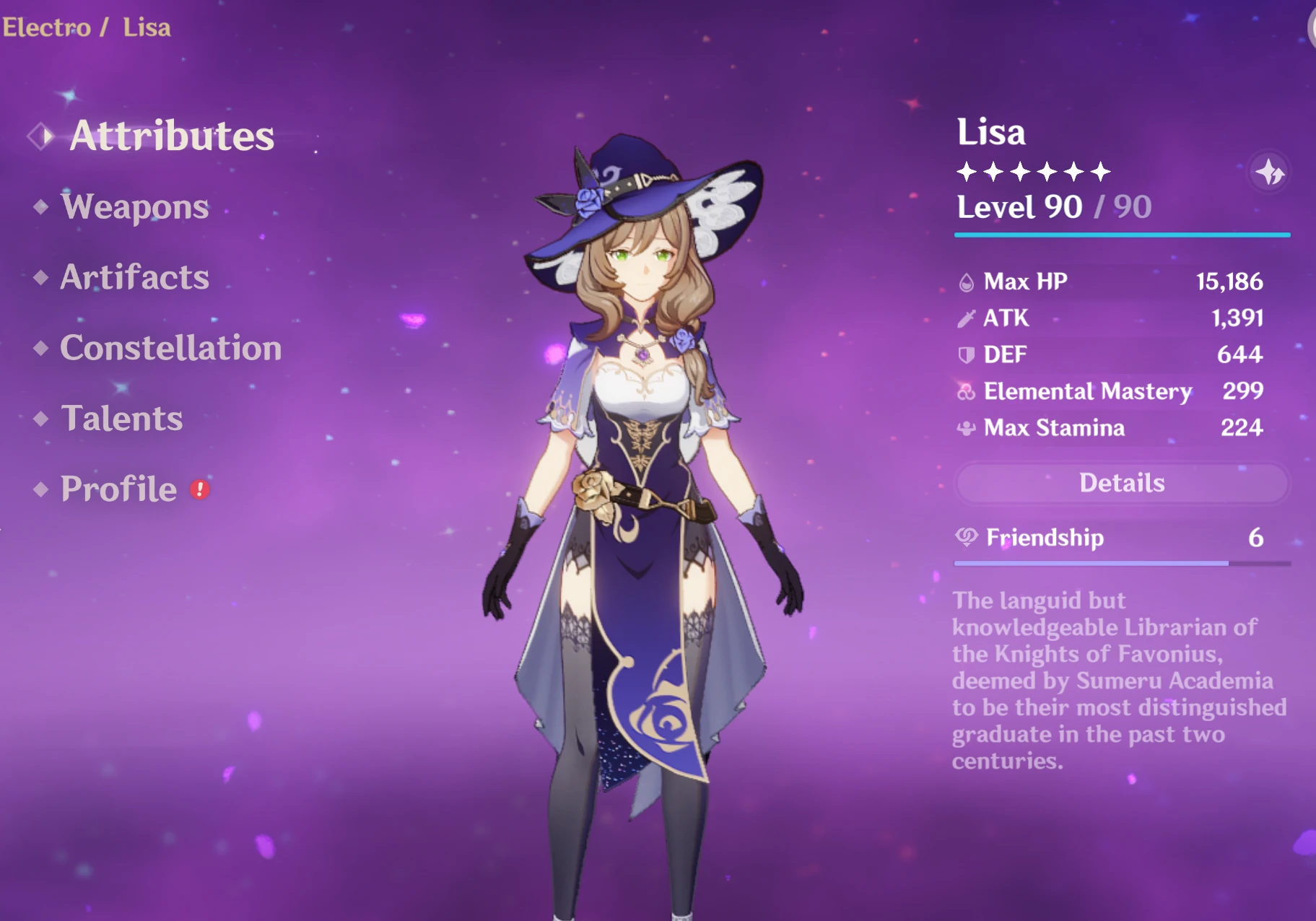
Task: Select the Attributes menu entry
Action: [x=172, y=136]
